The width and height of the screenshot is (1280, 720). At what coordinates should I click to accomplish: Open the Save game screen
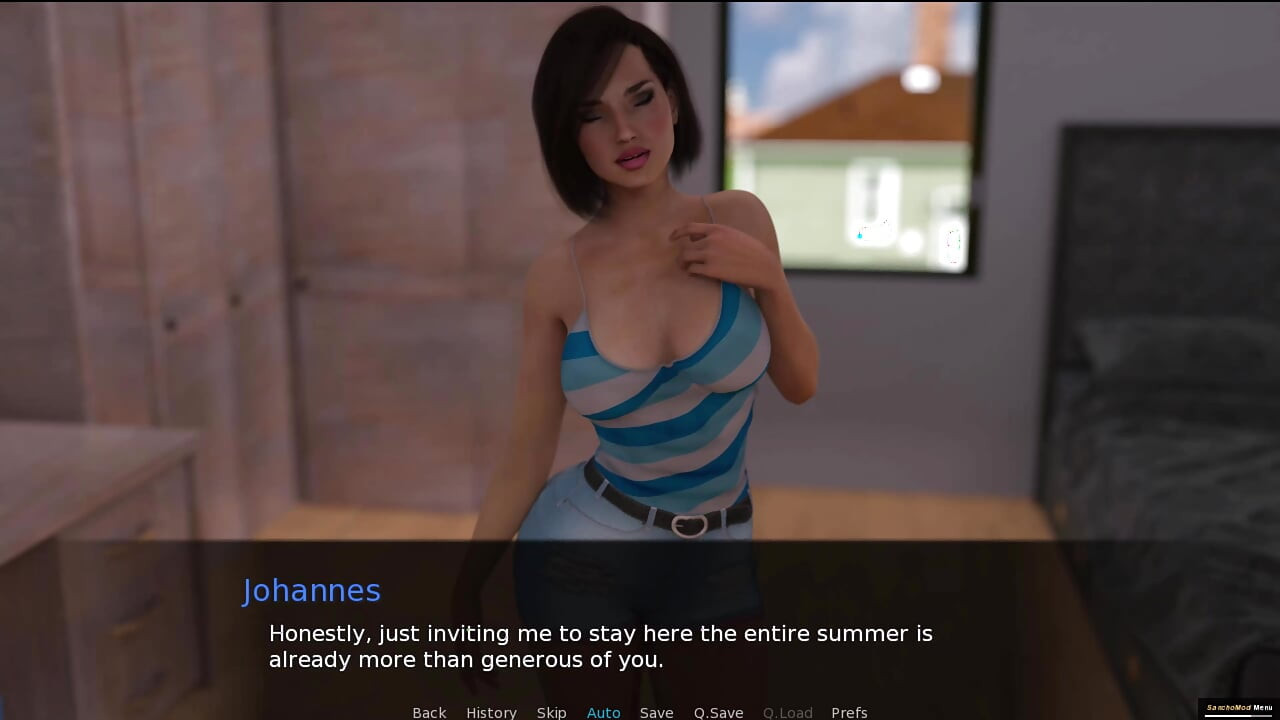(656, 712)
